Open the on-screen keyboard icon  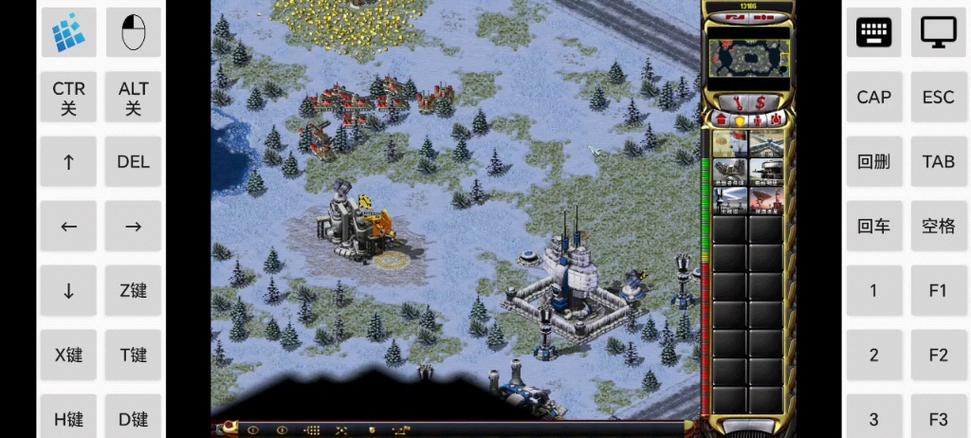click(x=874, y=33)
